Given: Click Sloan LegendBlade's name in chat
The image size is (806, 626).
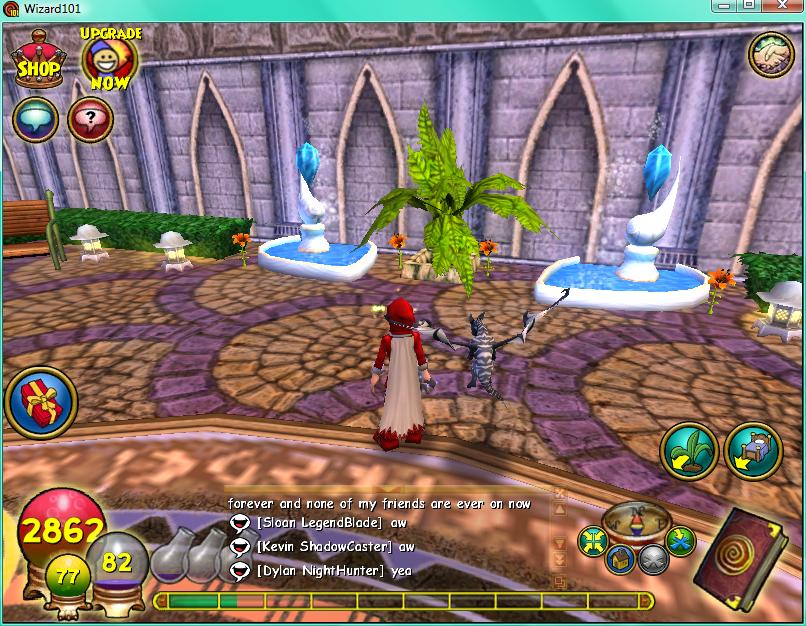Looking at the screenshot, I should (319, 522).
